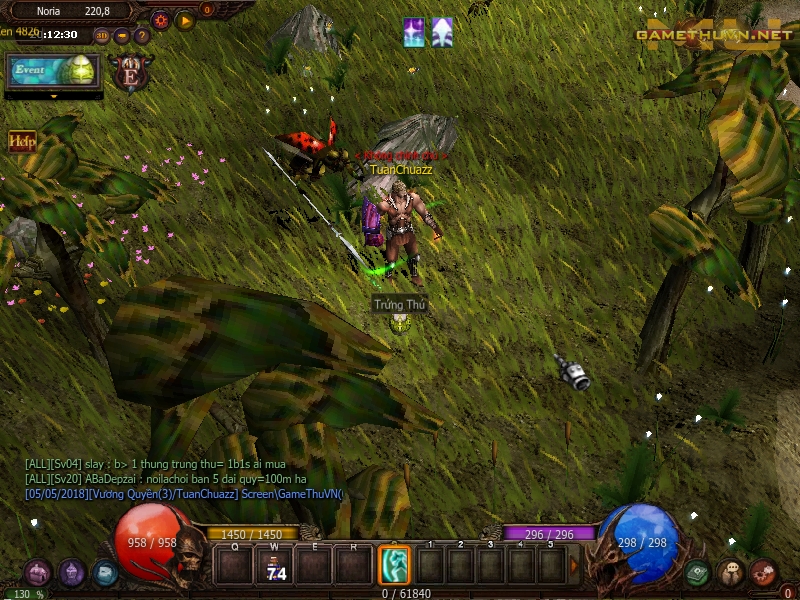Expand the arrow below the Event banner

tap(53, 96)
